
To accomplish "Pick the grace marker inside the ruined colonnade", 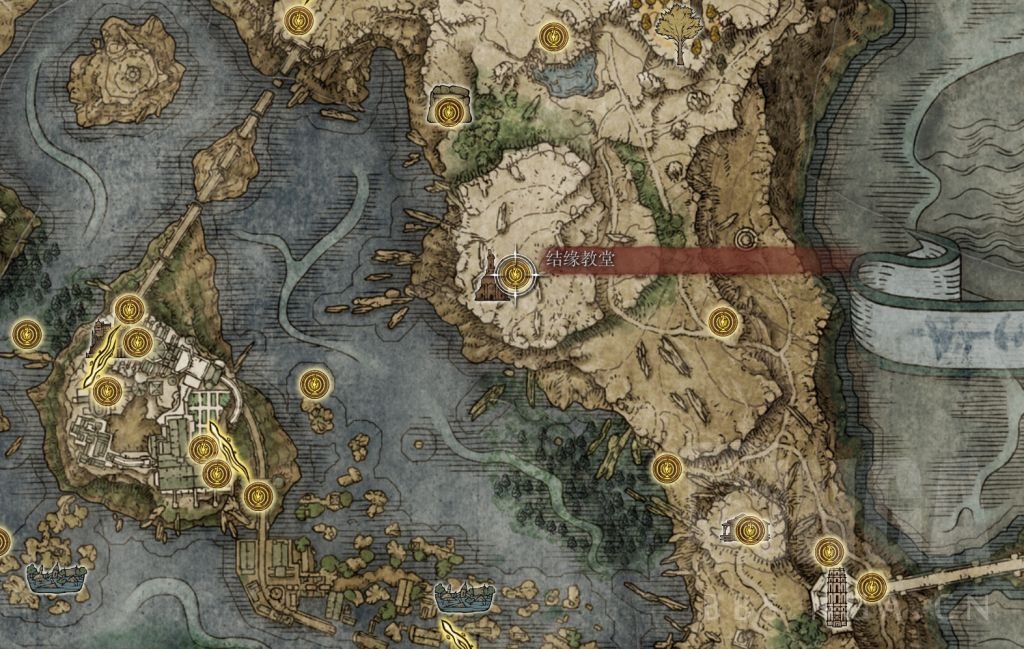I will [x=749, y=531].
